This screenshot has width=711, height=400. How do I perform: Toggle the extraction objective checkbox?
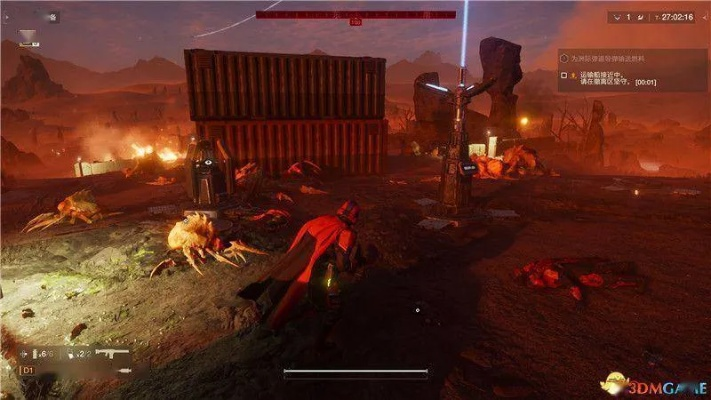pyautogui.click(x=565, y=75)
